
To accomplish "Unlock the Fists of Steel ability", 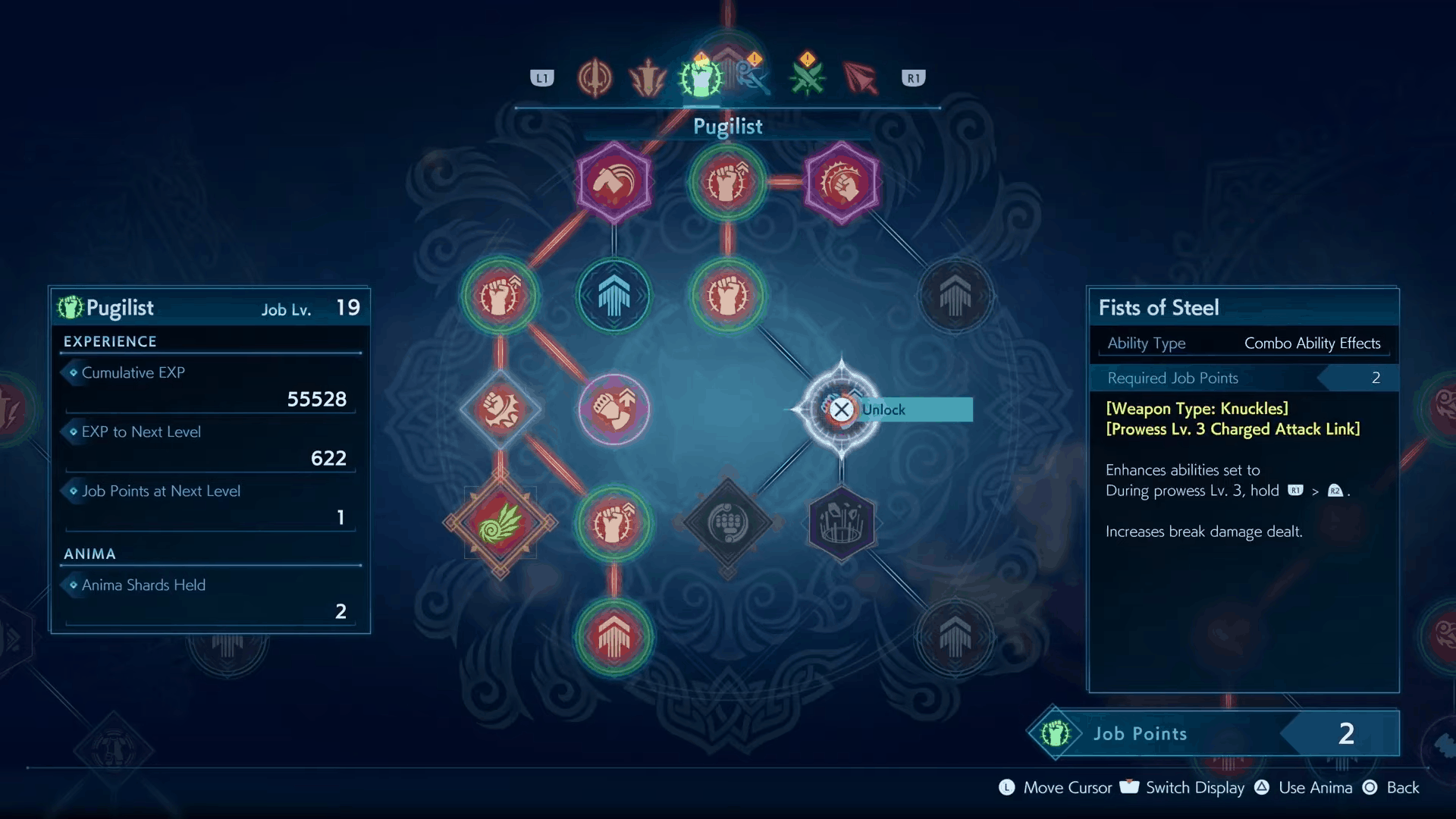I will point(842,409).
